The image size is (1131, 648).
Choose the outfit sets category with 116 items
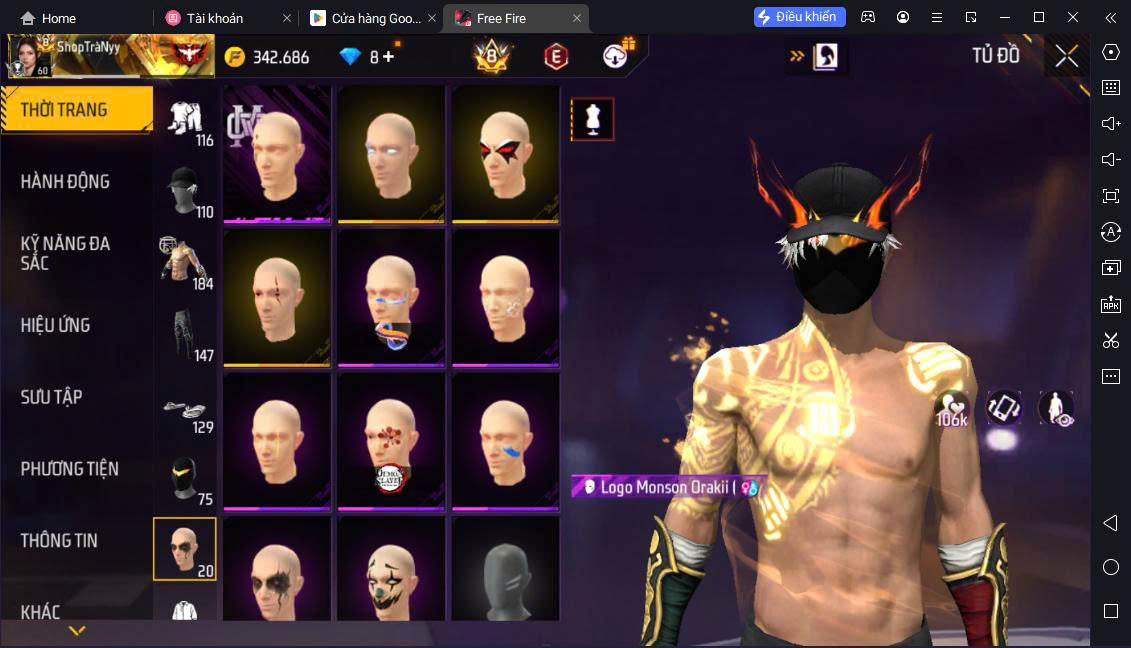[185, 124]
